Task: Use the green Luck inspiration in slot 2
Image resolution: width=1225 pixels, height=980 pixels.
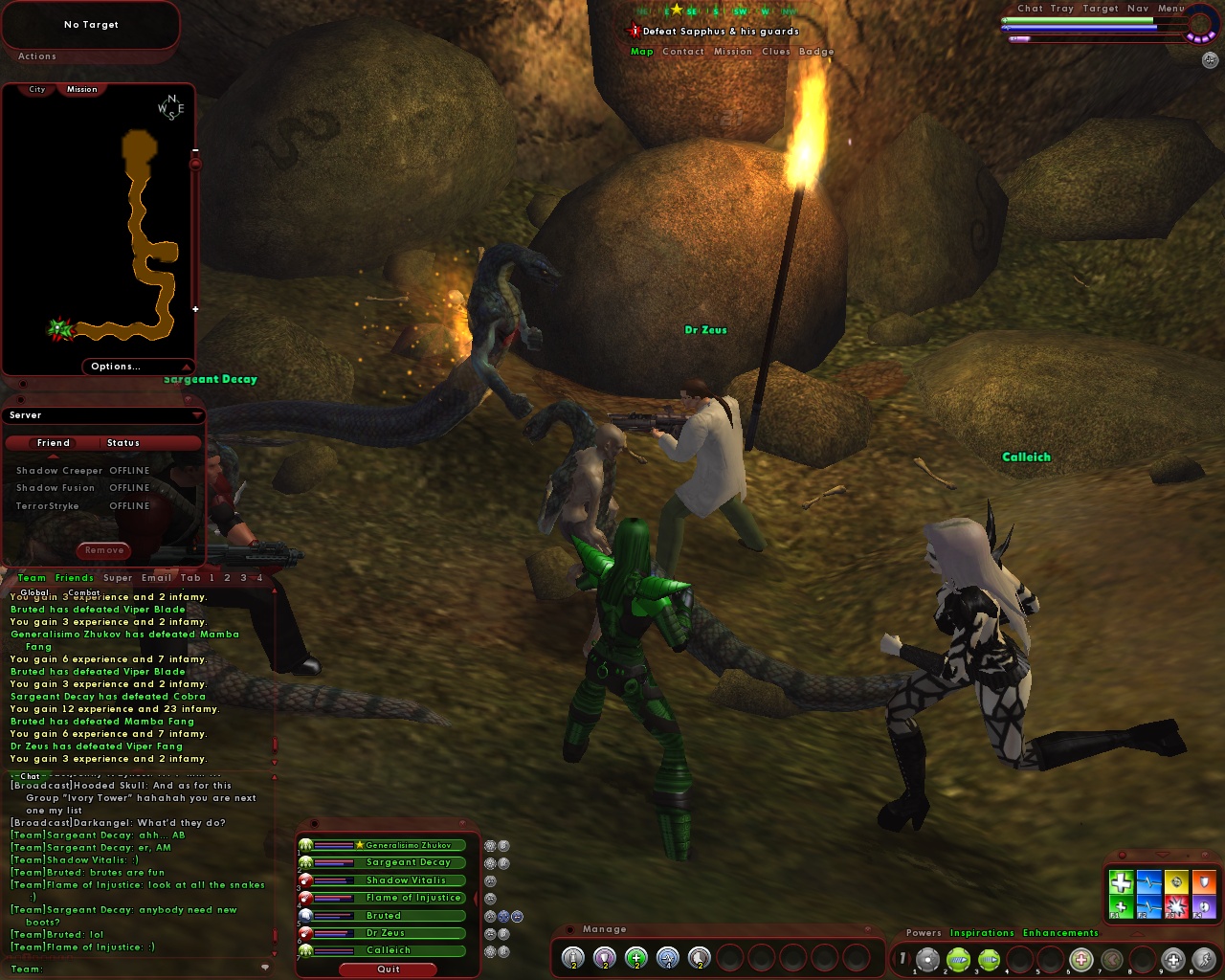Action: tap(959, 959)
